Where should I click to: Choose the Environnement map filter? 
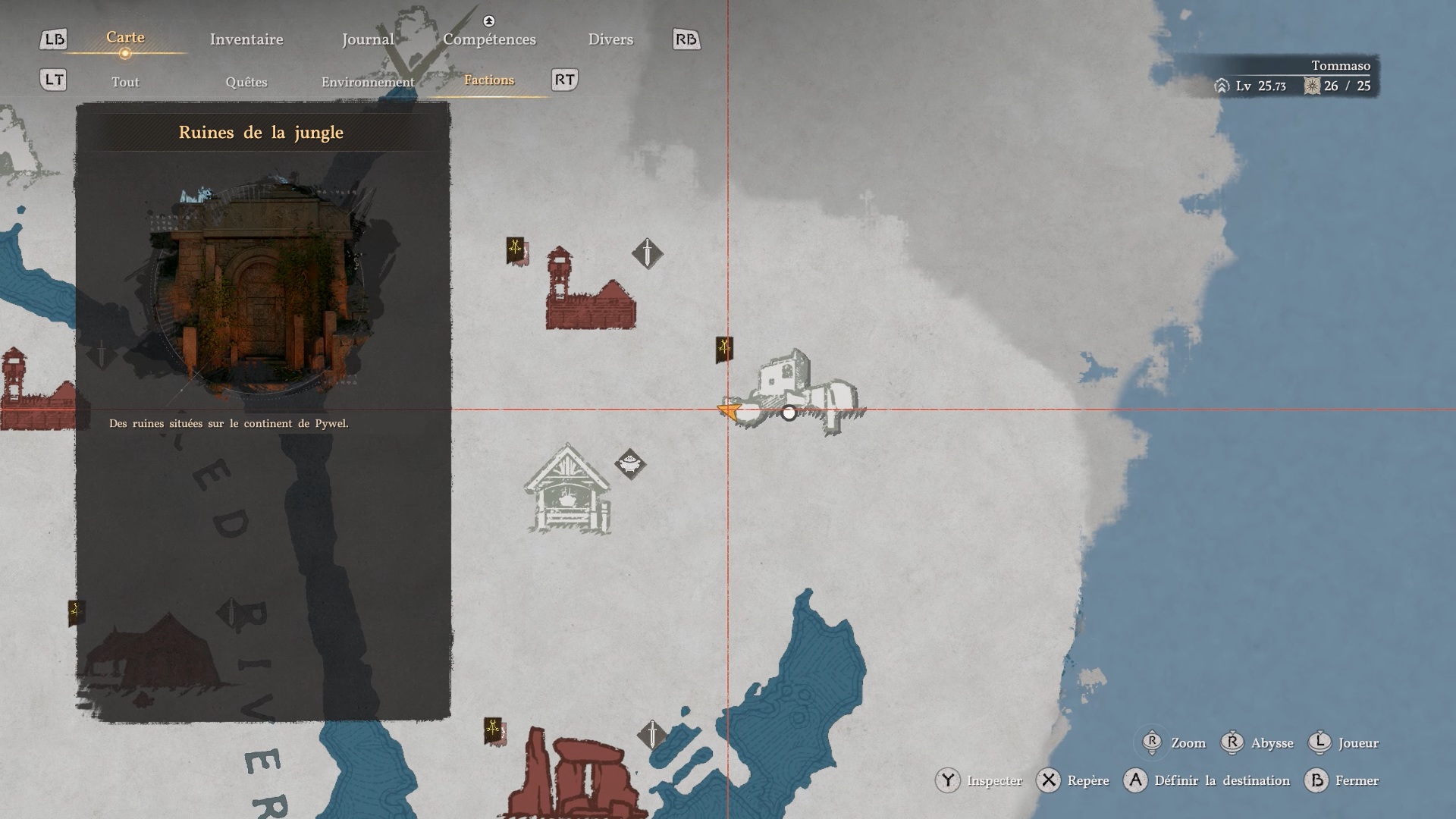click(368, 82)
